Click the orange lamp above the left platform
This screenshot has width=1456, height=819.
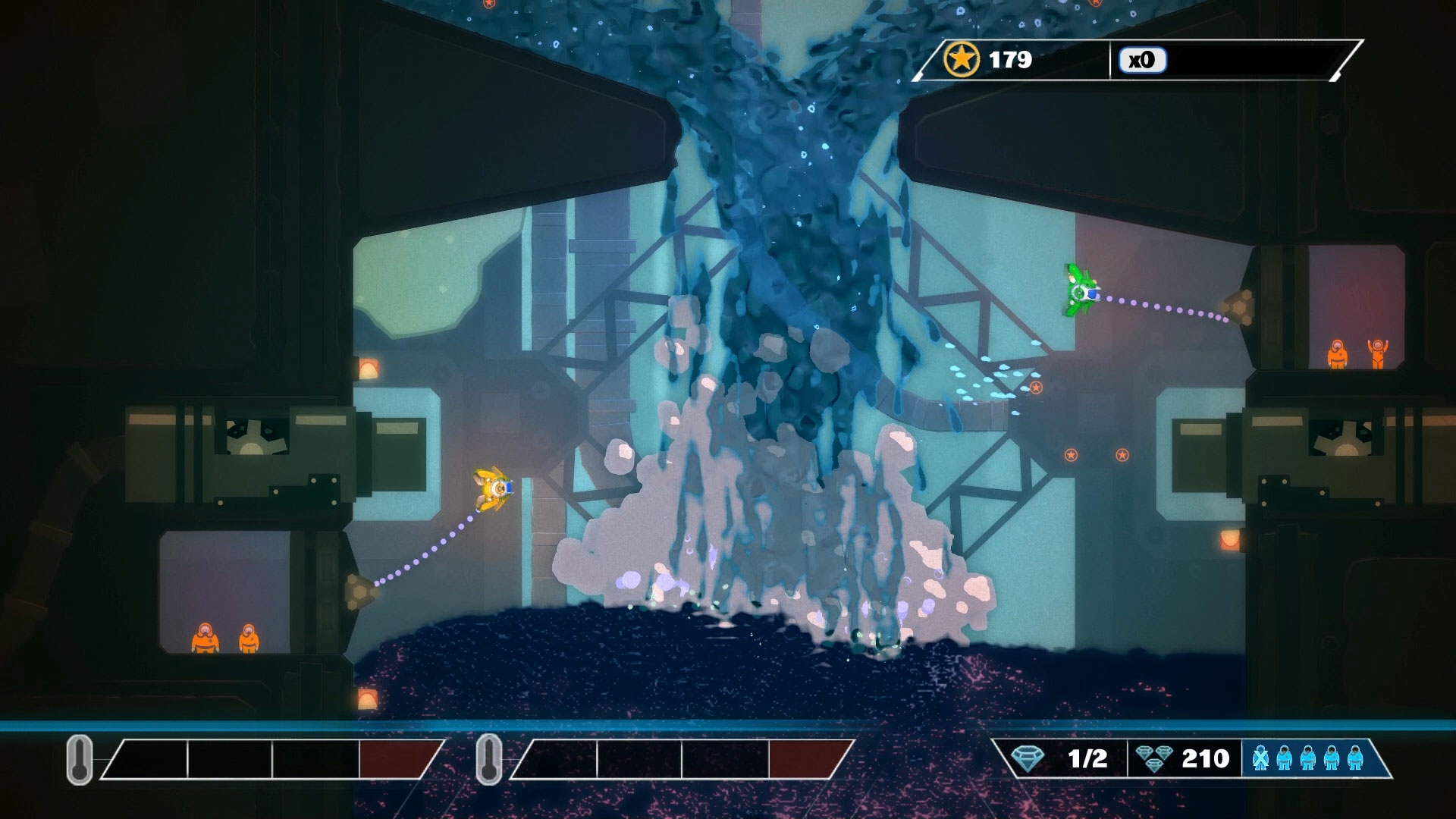pyautogui.click(x=369, y=369)
